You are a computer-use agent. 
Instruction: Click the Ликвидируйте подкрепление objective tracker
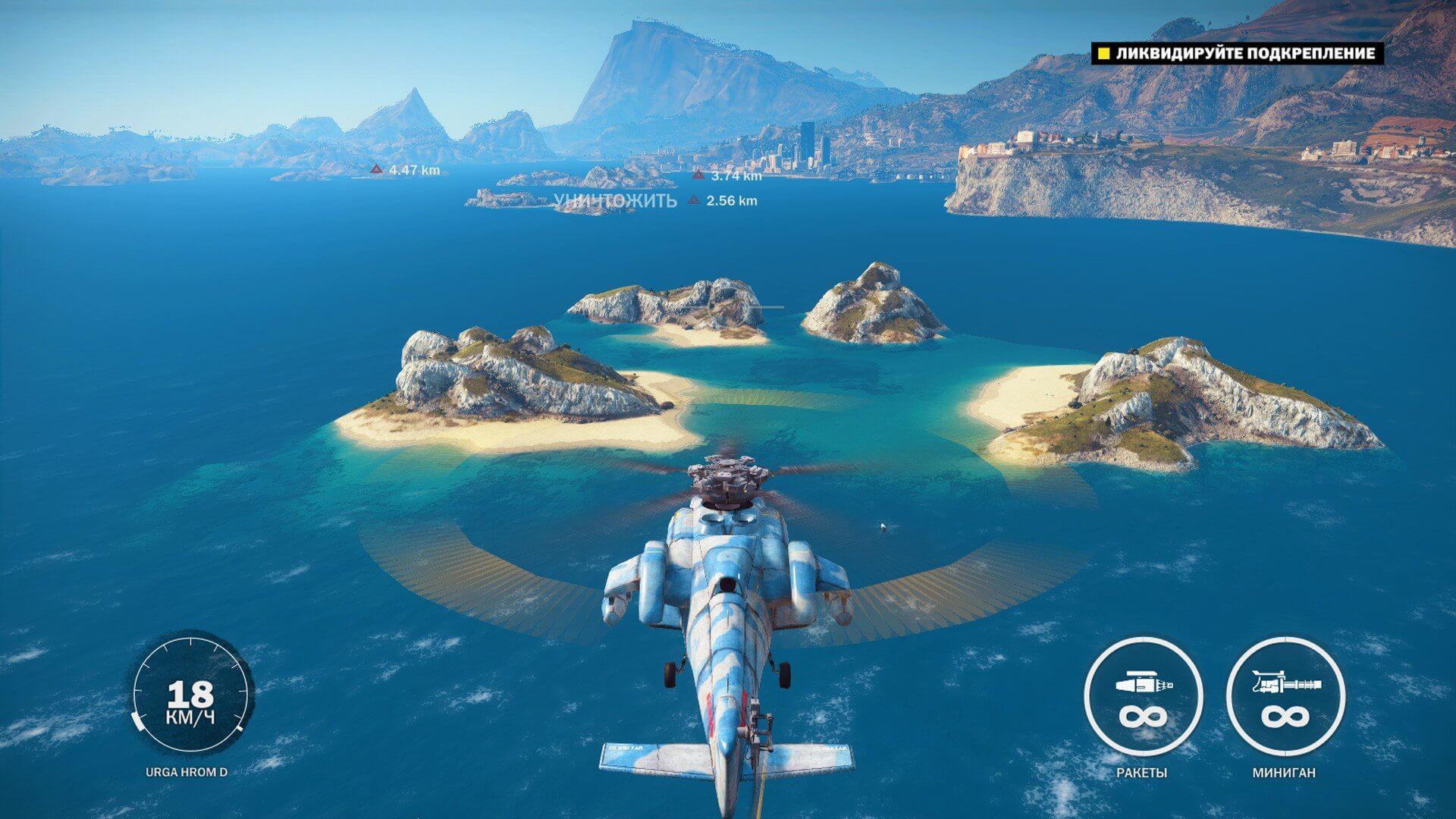pos(1237,53)
